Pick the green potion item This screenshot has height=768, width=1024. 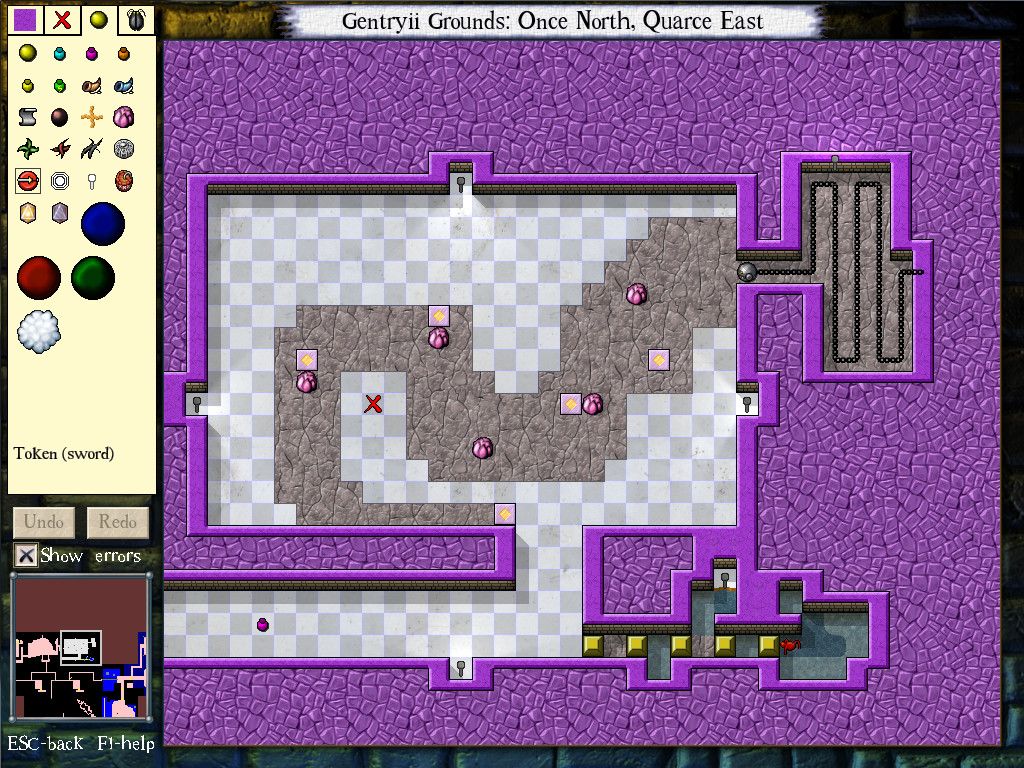(60, 85)
